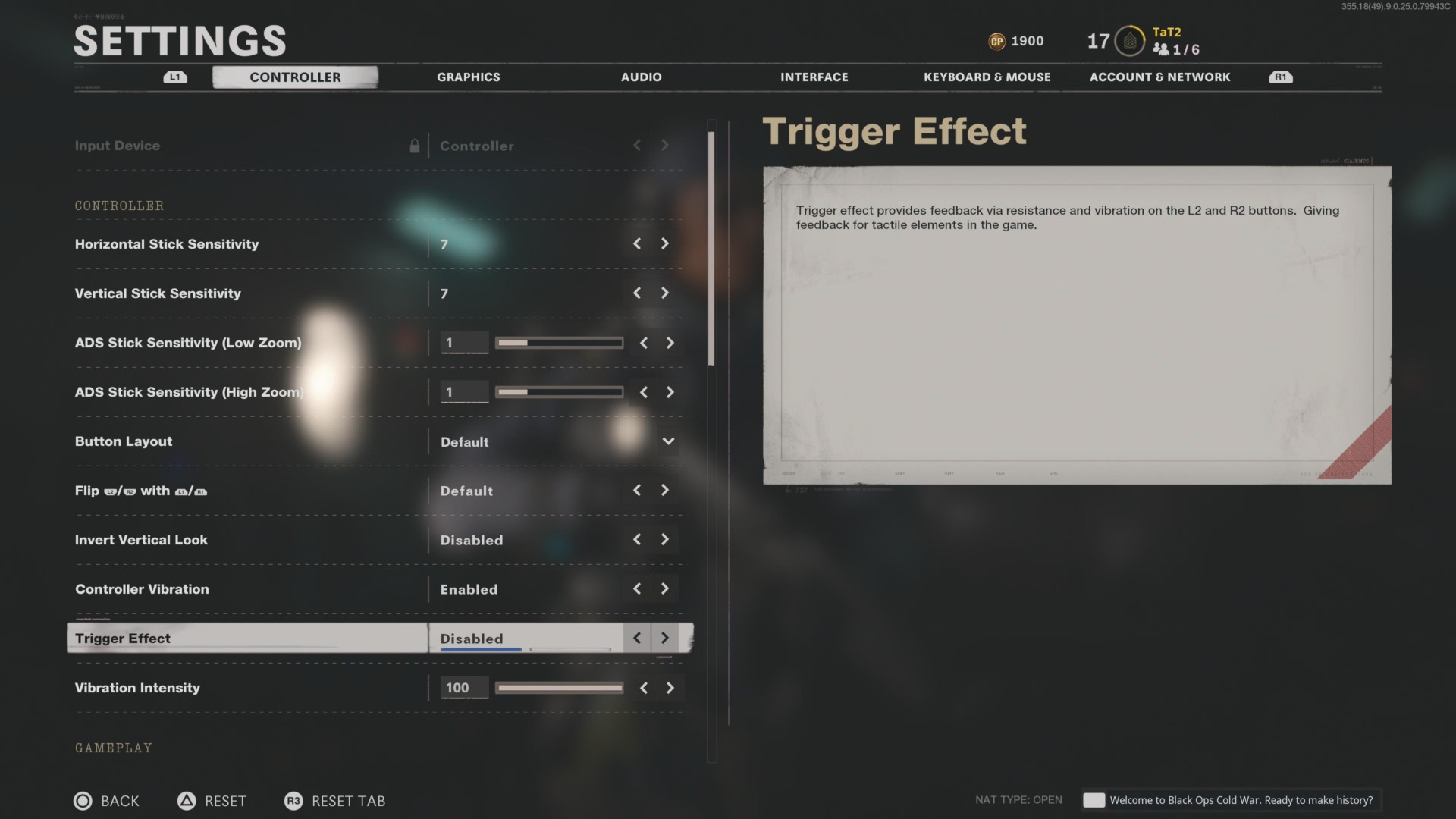Image resolution: width=1456 pixels, height=819 pixels.
Task: Click the CP coins icon in the header
Action: pos(997,41)
